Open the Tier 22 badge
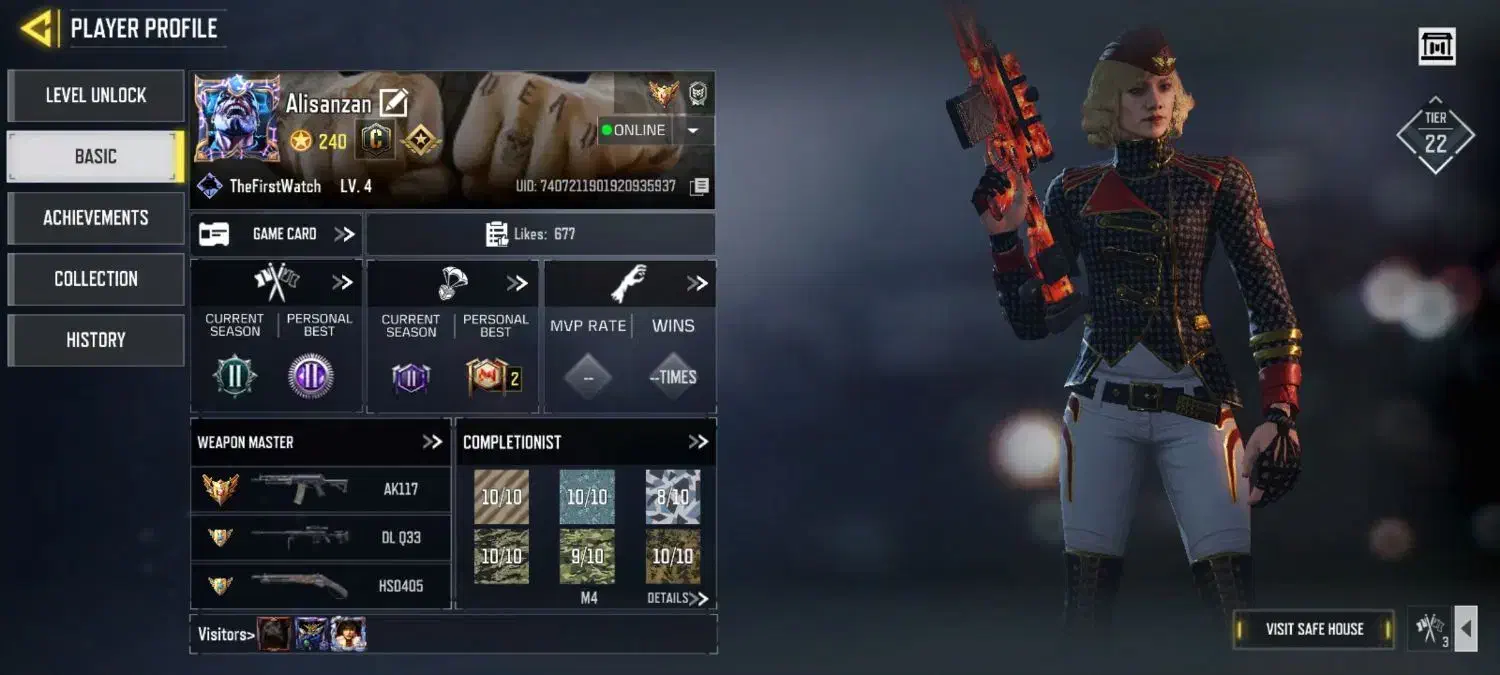Viewport: 1500px width, 675px height. [1435, 136]
